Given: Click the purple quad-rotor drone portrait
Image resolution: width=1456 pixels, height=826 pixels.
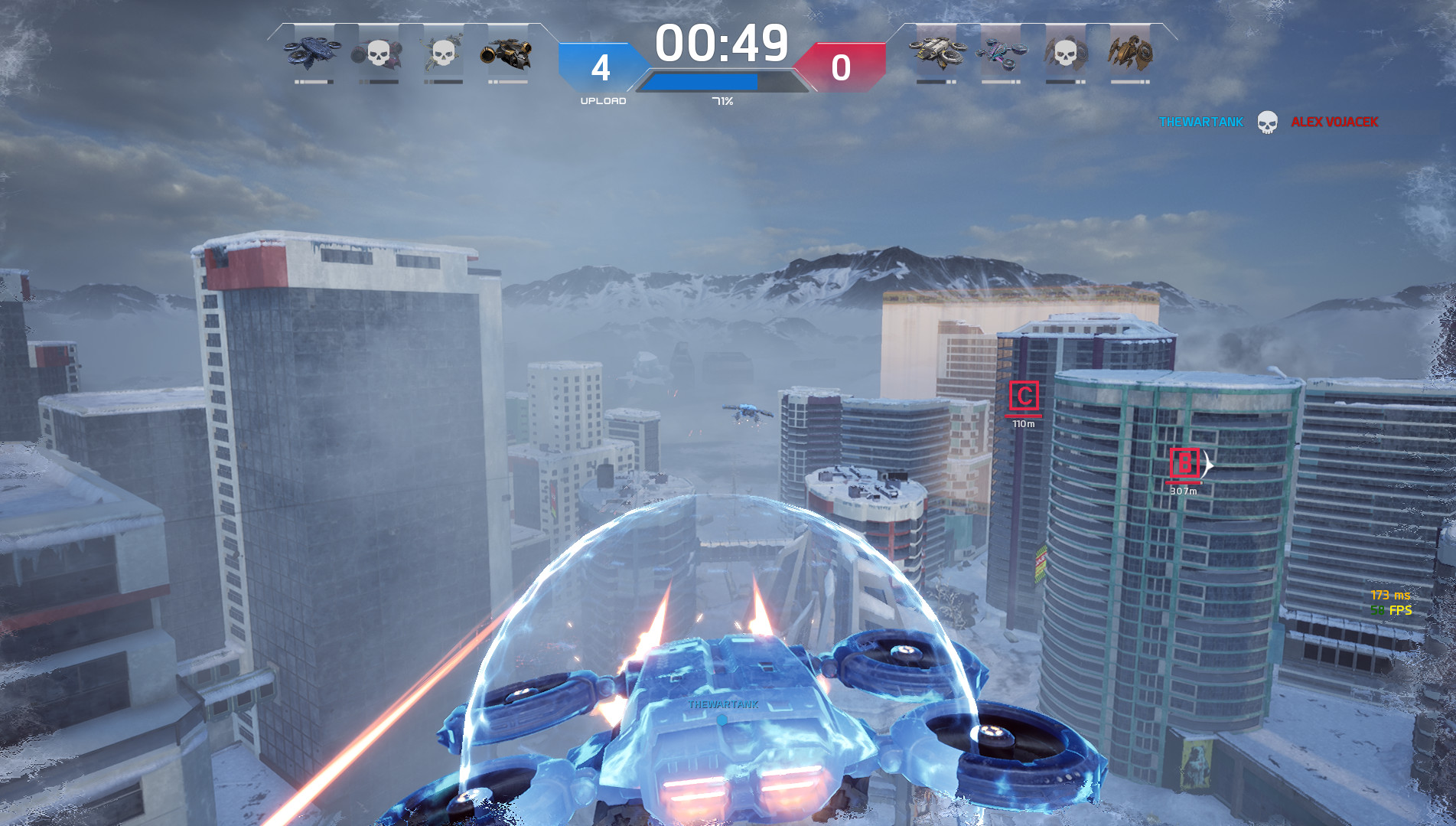Looking at the screenshot, I should coord(1001,52).
